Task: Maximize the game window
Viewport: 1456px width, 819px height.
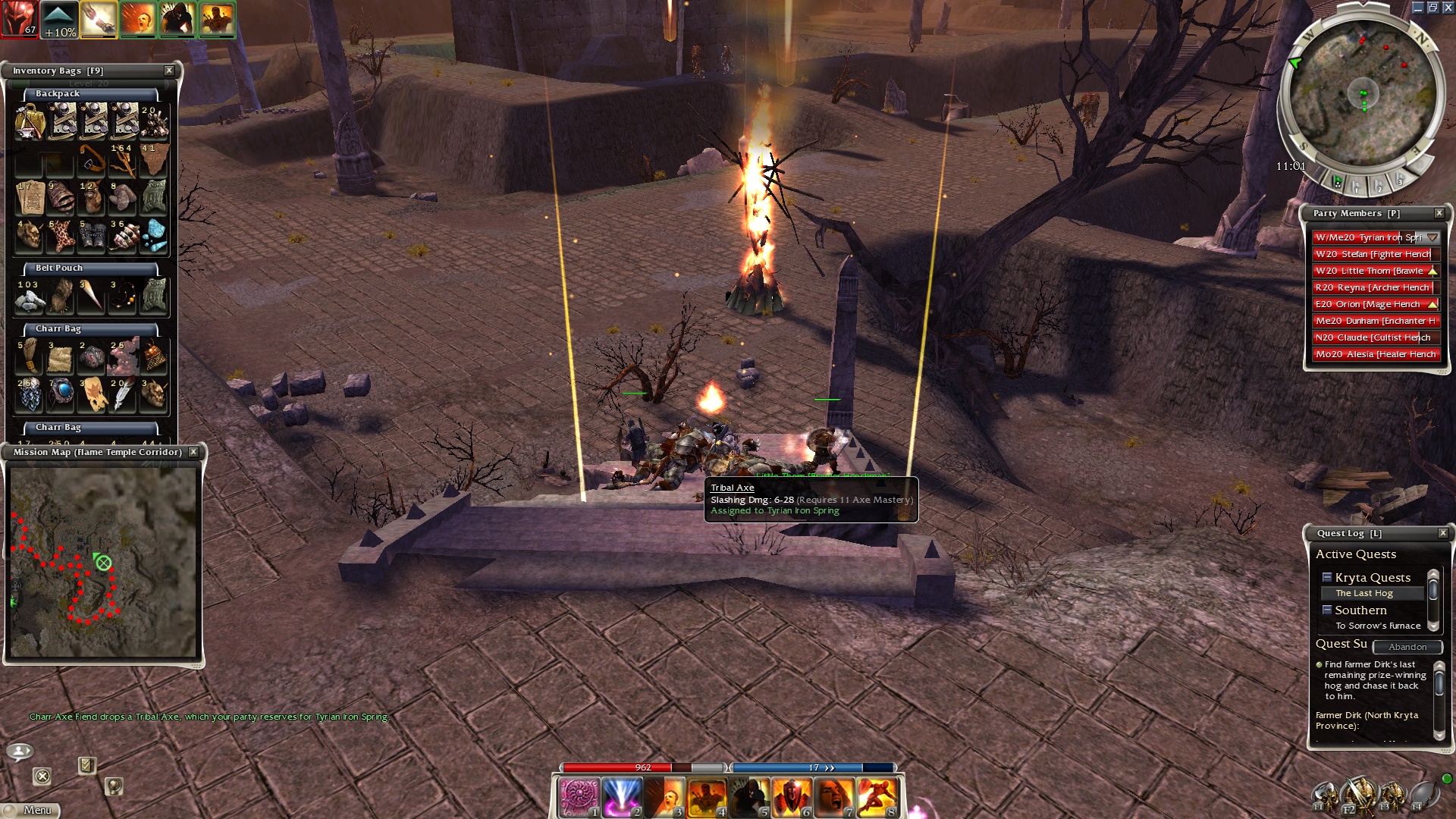Action: (1432, 8)
